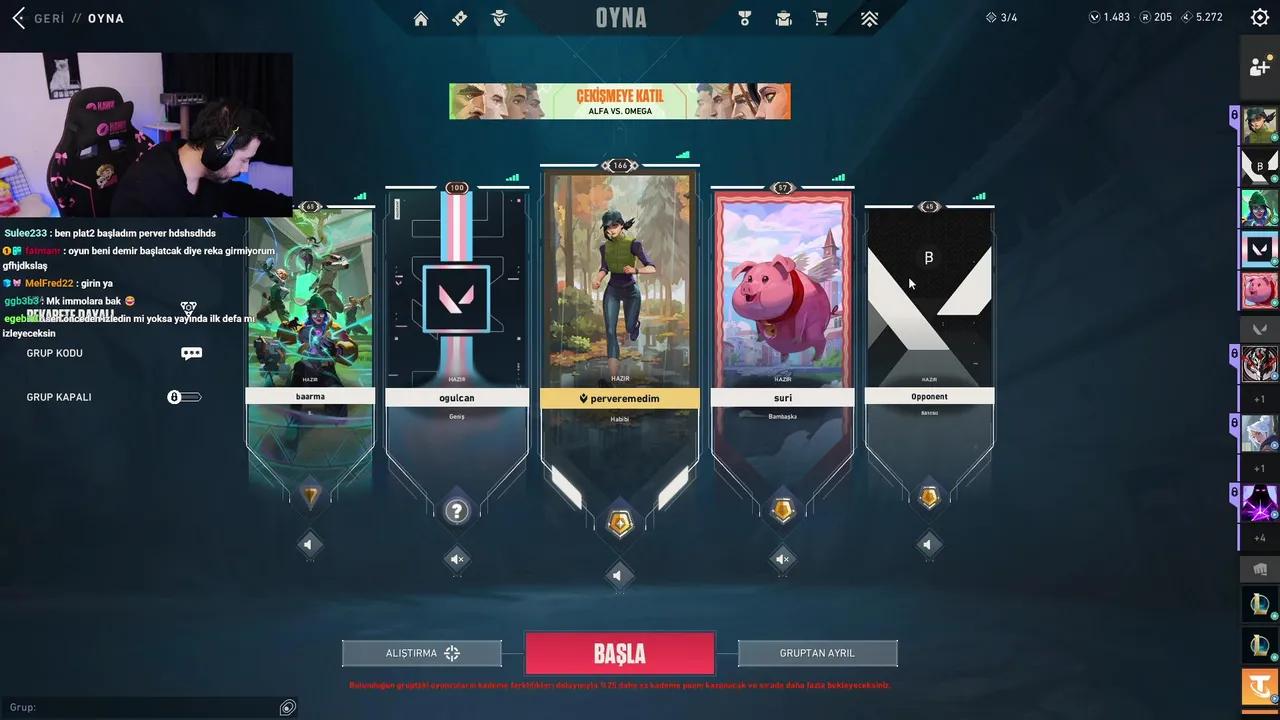Screen dimensions: 1280x720
Task: Open the Battle Pass ticket icon
Action: click(459, 18)
